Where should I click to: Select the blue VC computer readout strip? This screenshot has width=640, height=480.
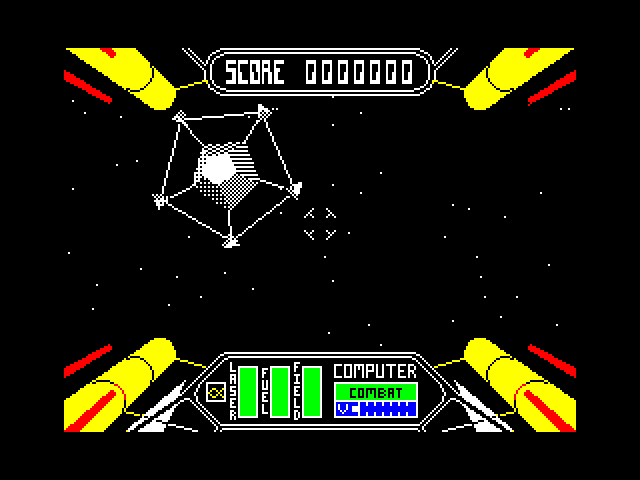click(376, 409)
